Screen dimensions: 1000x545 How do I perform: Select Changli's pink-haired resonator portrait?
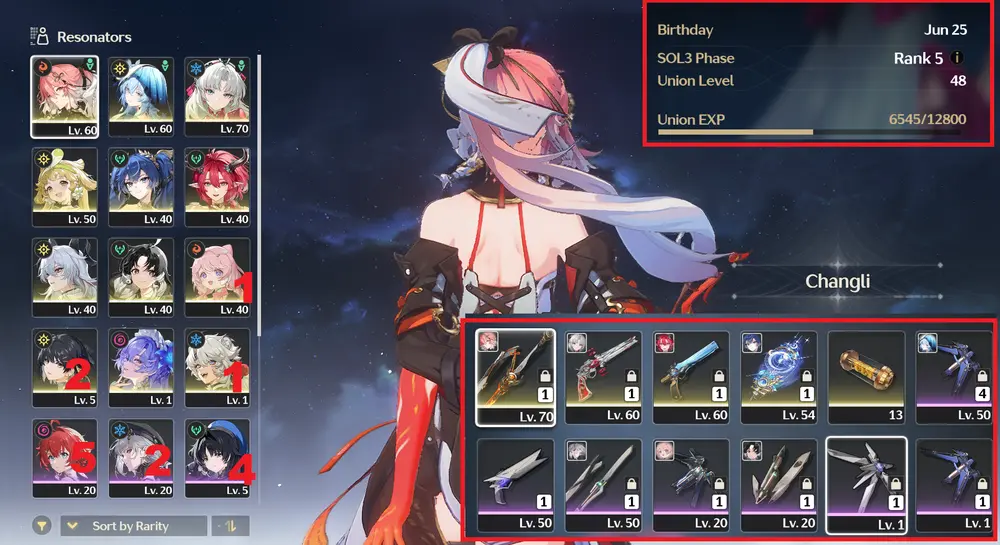click(64, 95)
